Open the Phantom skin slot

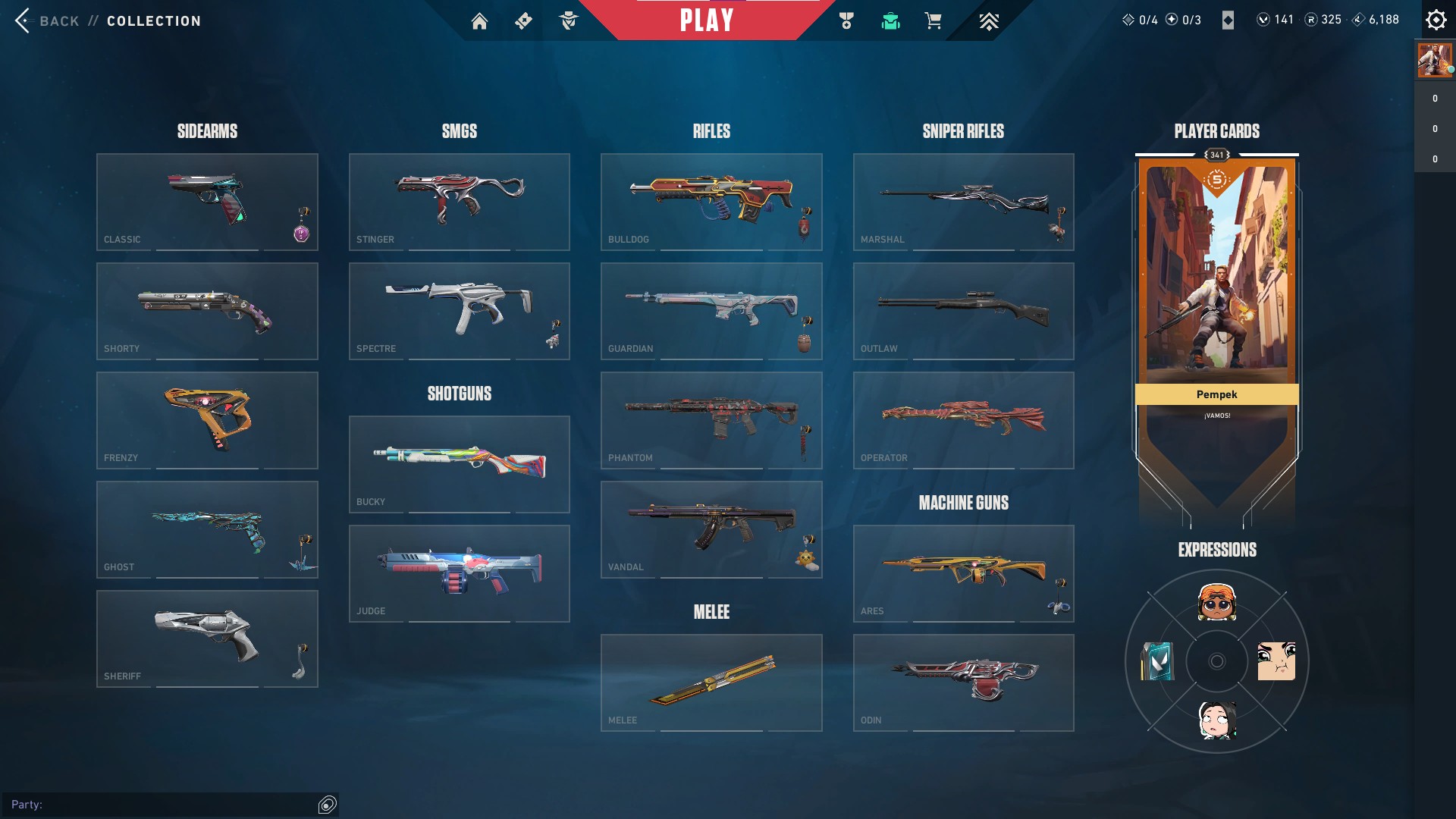click(x=711, y=420)
